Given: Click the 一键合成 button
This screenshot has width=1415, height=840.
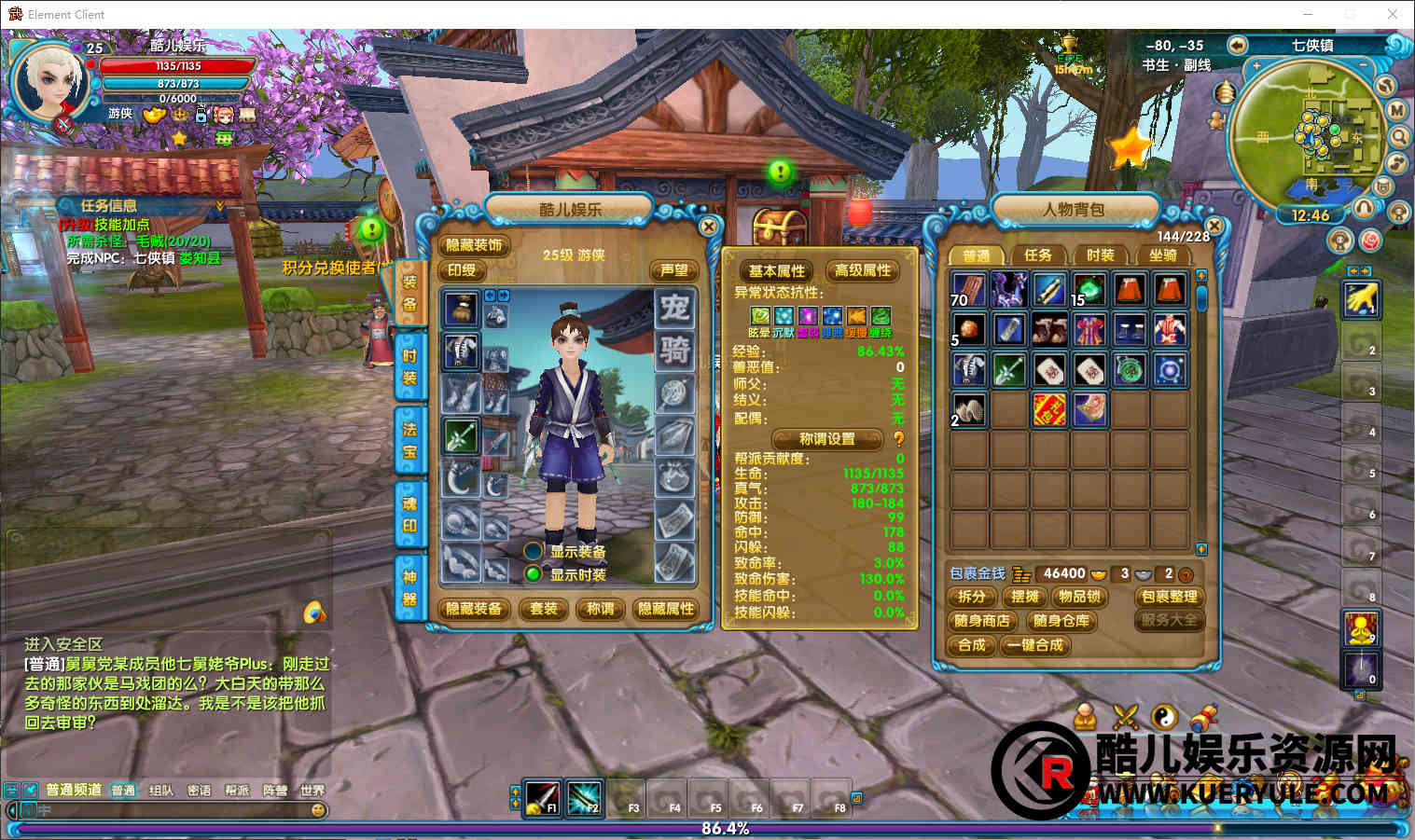Looking at the screenshot, I should (1035, 645).
